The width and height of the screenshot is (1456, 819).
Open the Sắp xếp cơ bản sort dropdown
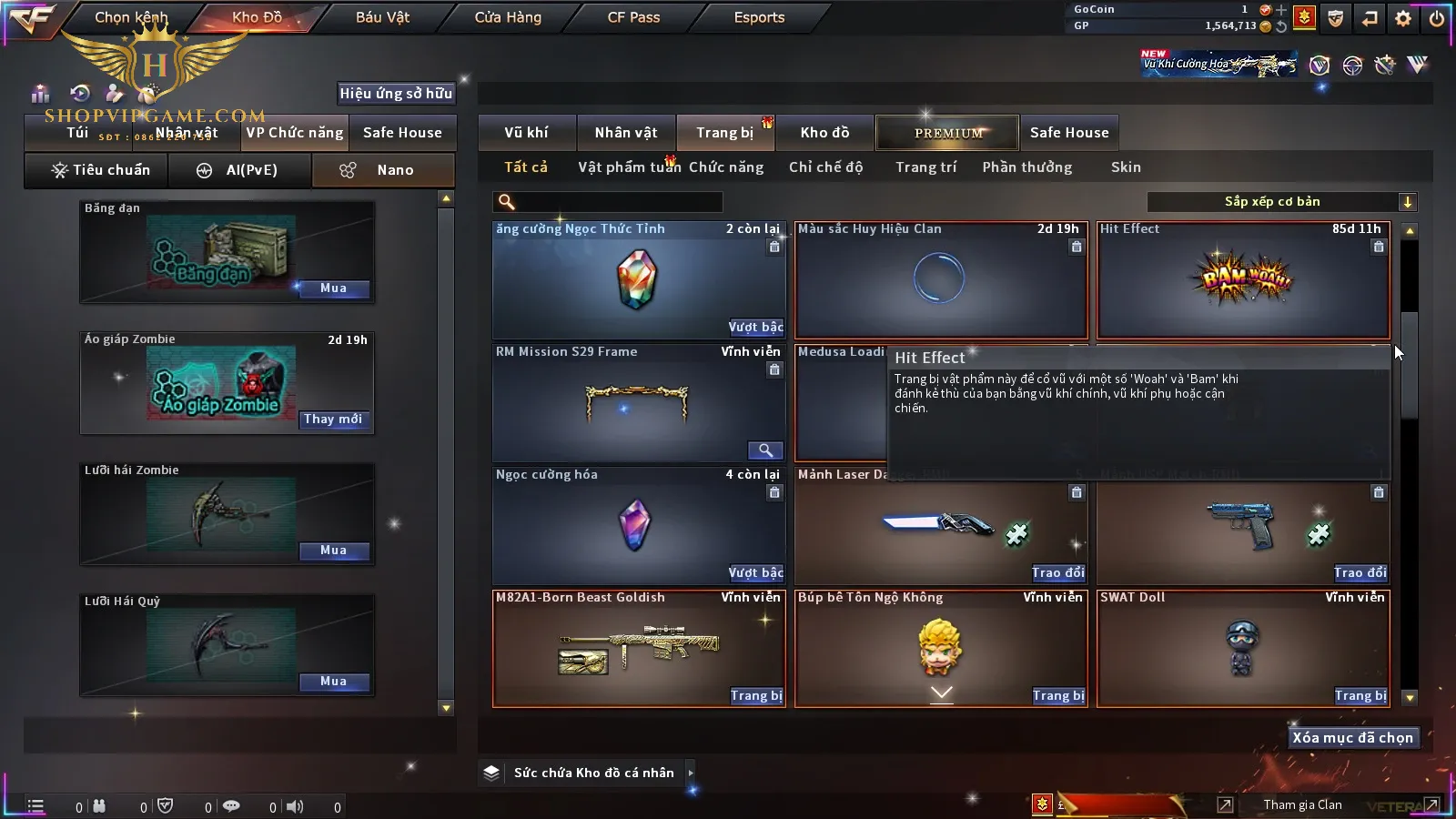[x=1281, y=202]
